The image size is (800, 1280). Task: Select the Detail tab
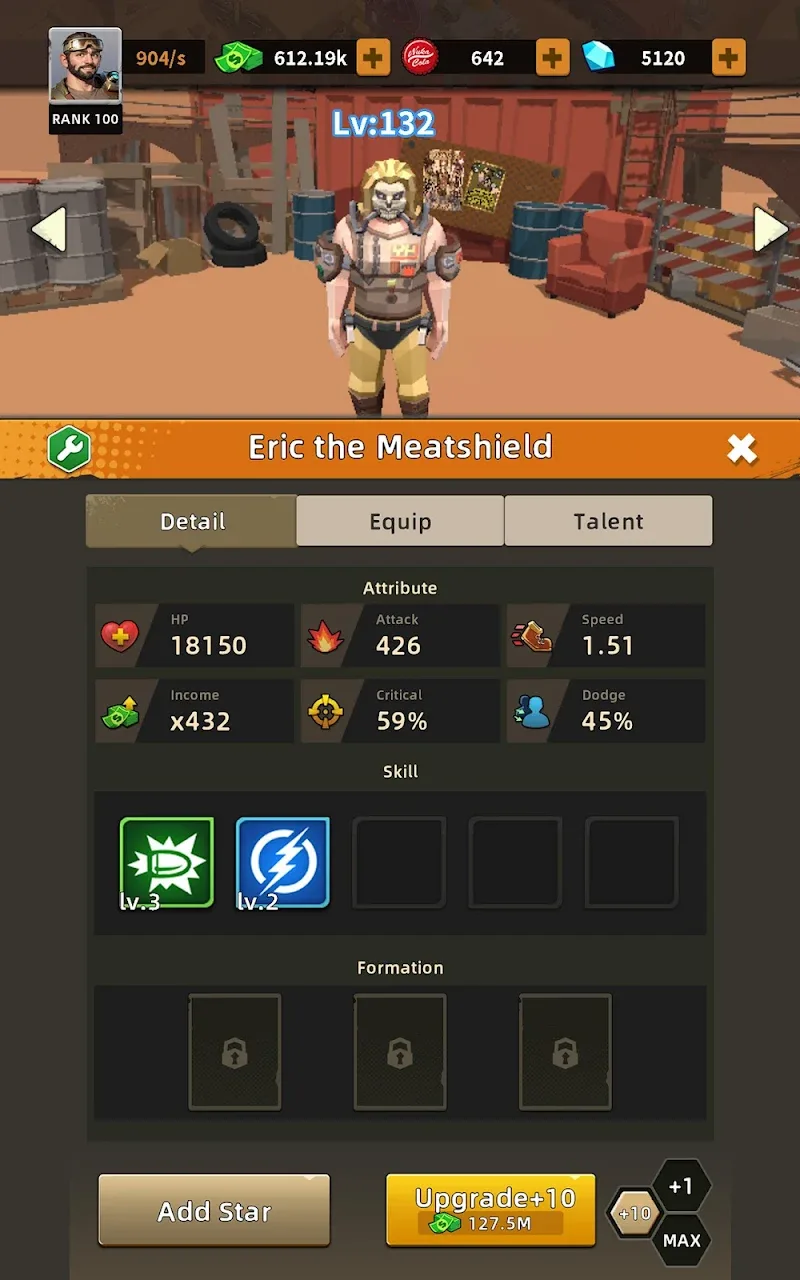[192, 521]
